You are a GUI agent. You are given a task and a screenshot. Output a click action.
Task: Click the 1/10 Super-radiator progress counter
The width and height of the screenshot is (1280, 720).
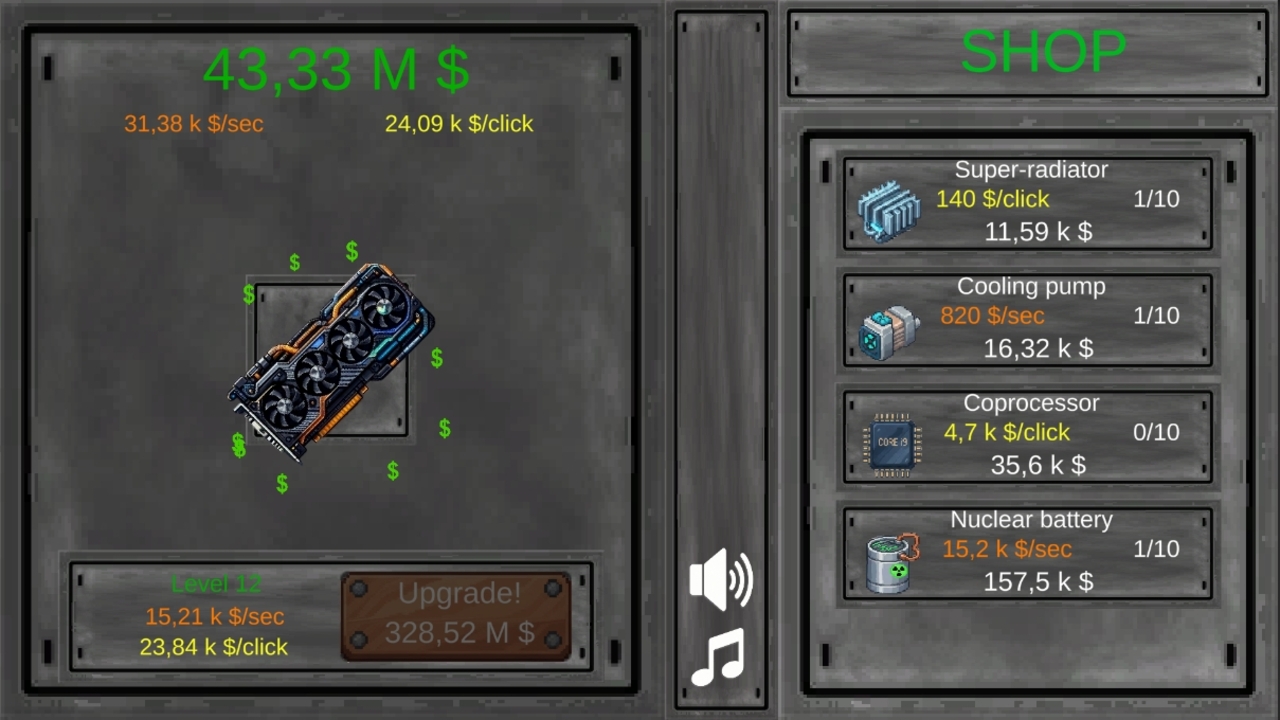tap(1155, 199)
